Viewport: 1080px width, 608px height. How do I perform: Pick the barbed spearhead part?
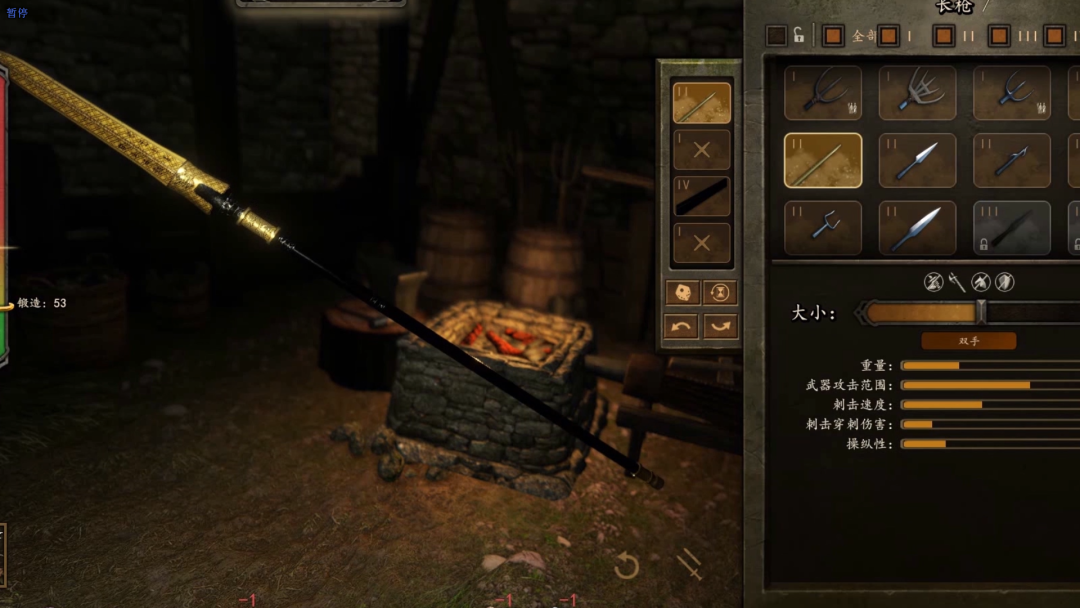[x=1011, y=161]
